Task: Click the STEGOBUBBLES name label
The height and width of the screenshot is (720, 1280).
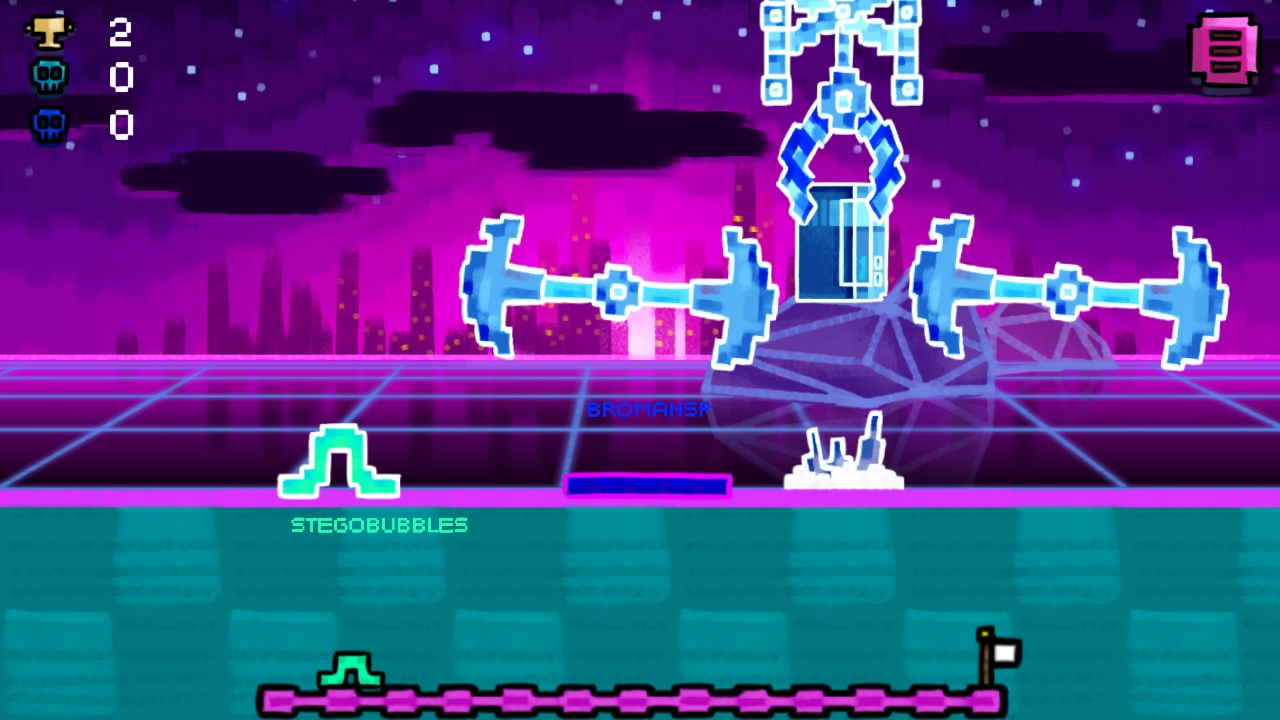Action: 379,525
